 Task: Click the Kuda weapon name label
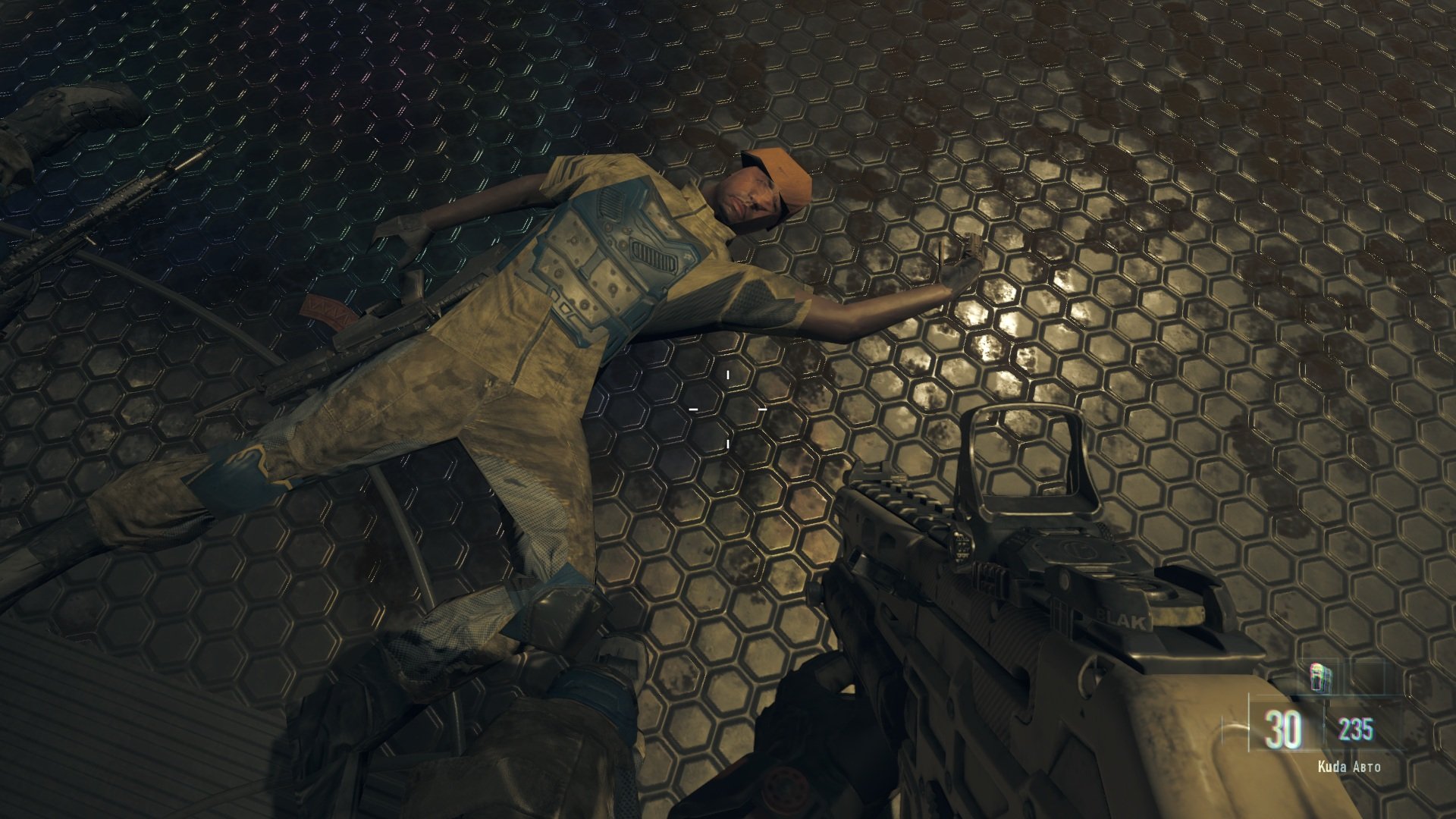coord(1331,767)
